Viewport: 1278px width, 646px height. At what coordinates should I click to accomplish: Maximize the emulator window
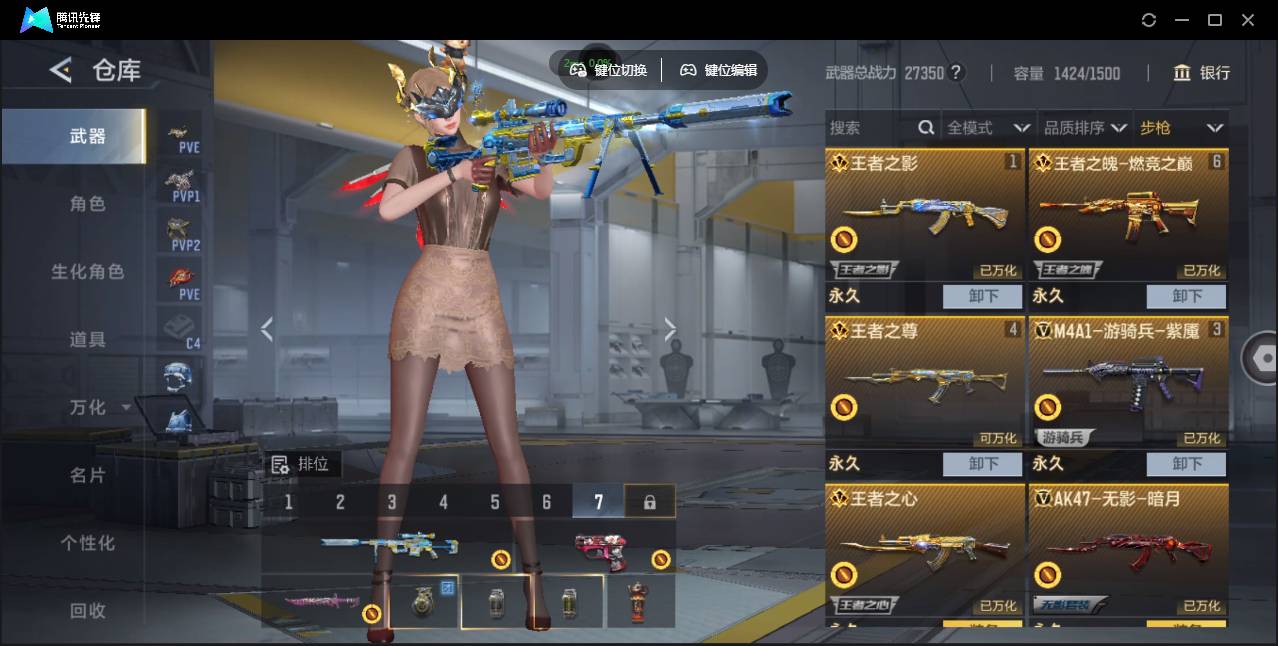point(1215,20)
